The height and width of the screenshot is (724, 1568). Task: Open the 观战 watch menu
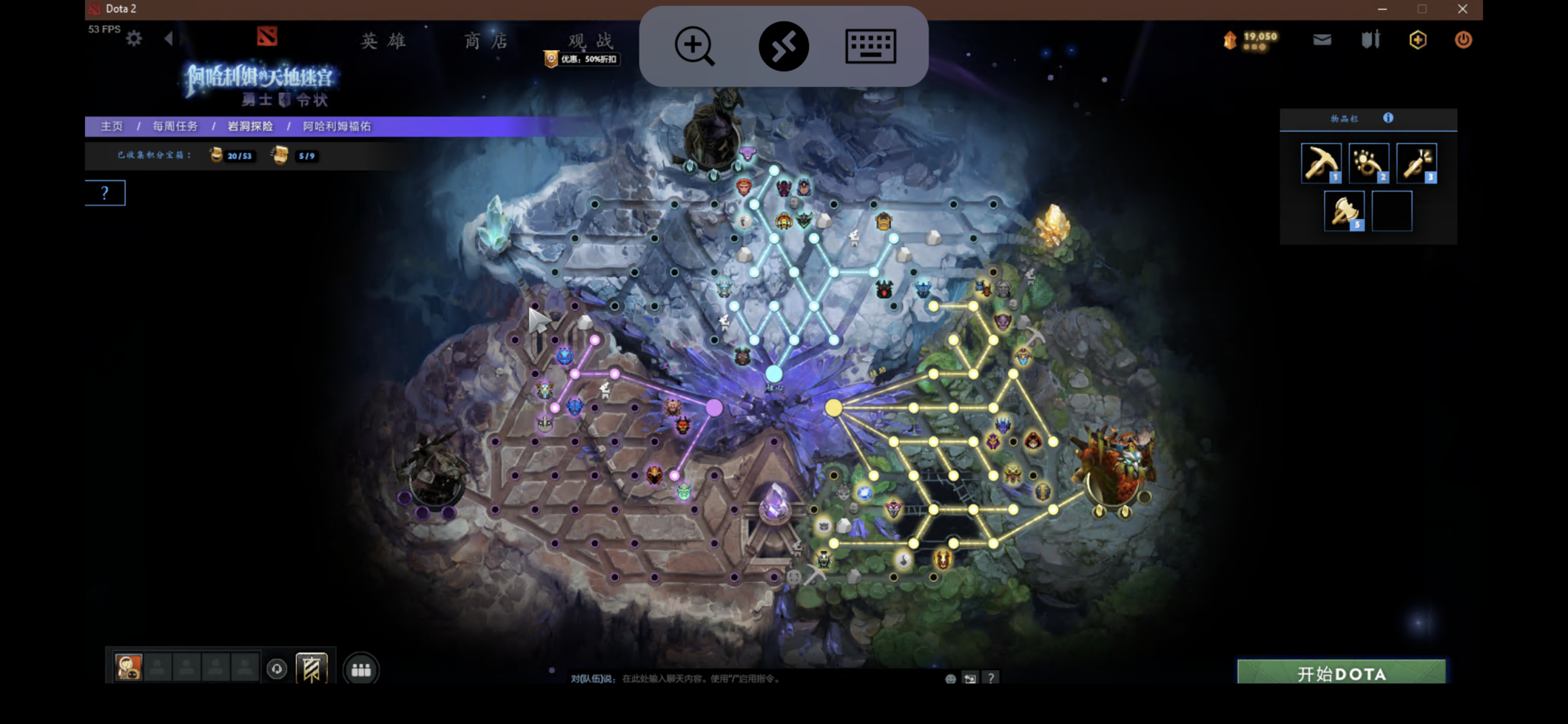[590, 41]
